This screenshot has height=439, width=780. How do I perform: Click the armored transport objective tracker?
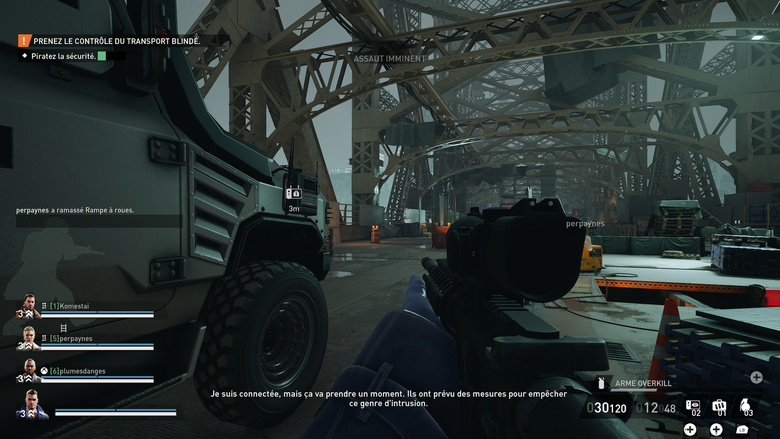[116, 41]
